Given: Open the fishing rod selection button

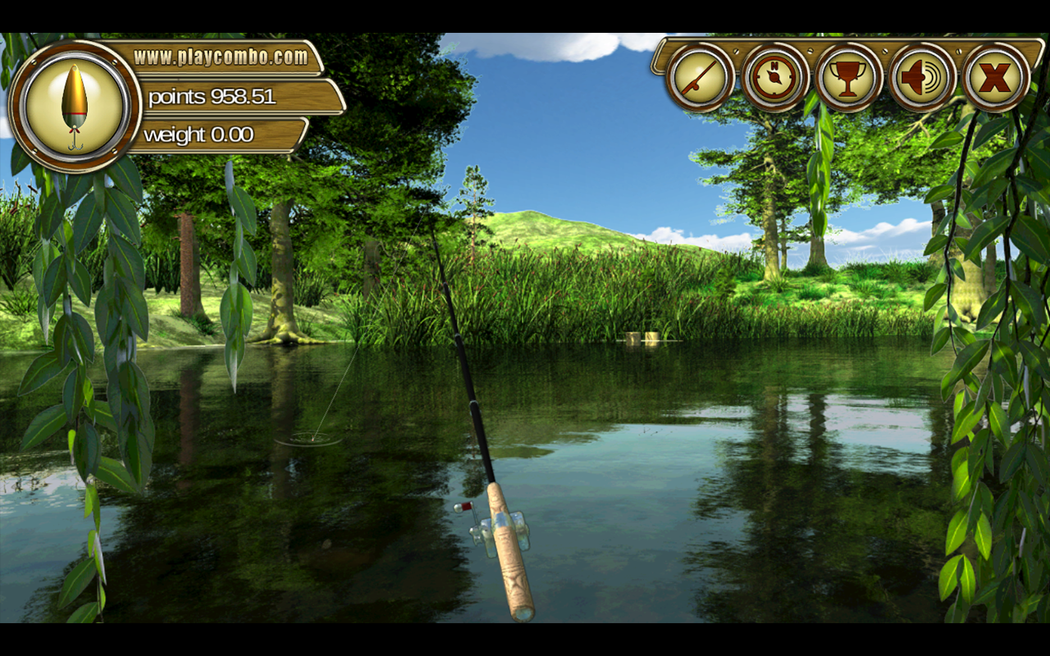Looking at the screenshot, I should 701,77.
